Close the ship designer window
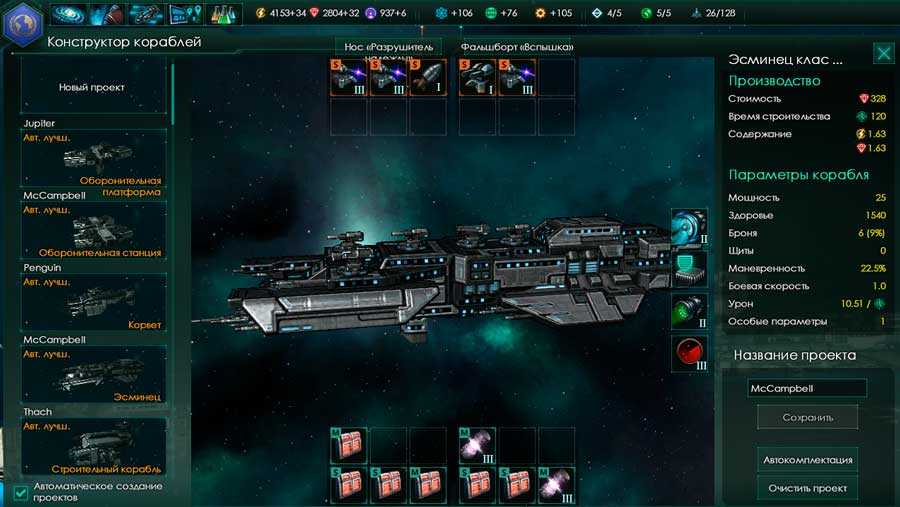Screen dimensions: 900x507 (x=883, y=53)
